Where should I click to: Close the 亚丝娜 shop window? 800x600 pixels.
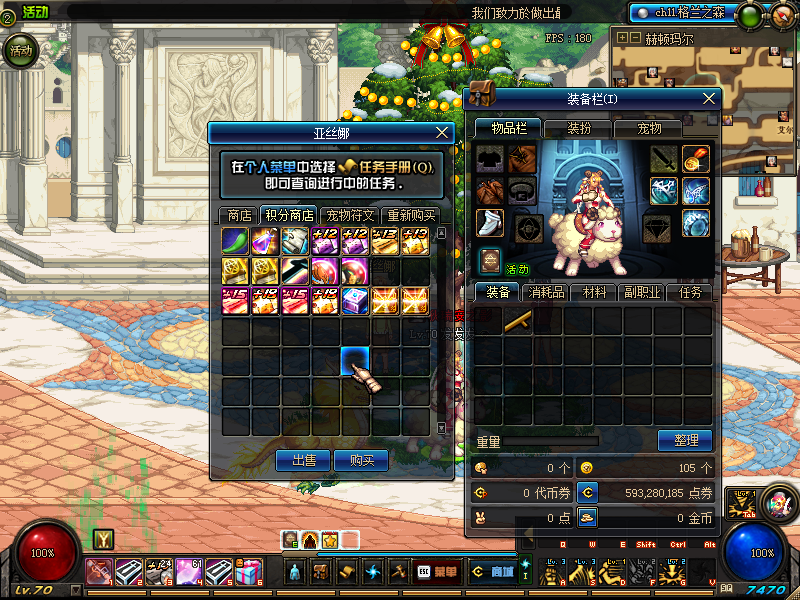[x=443, y=132]
